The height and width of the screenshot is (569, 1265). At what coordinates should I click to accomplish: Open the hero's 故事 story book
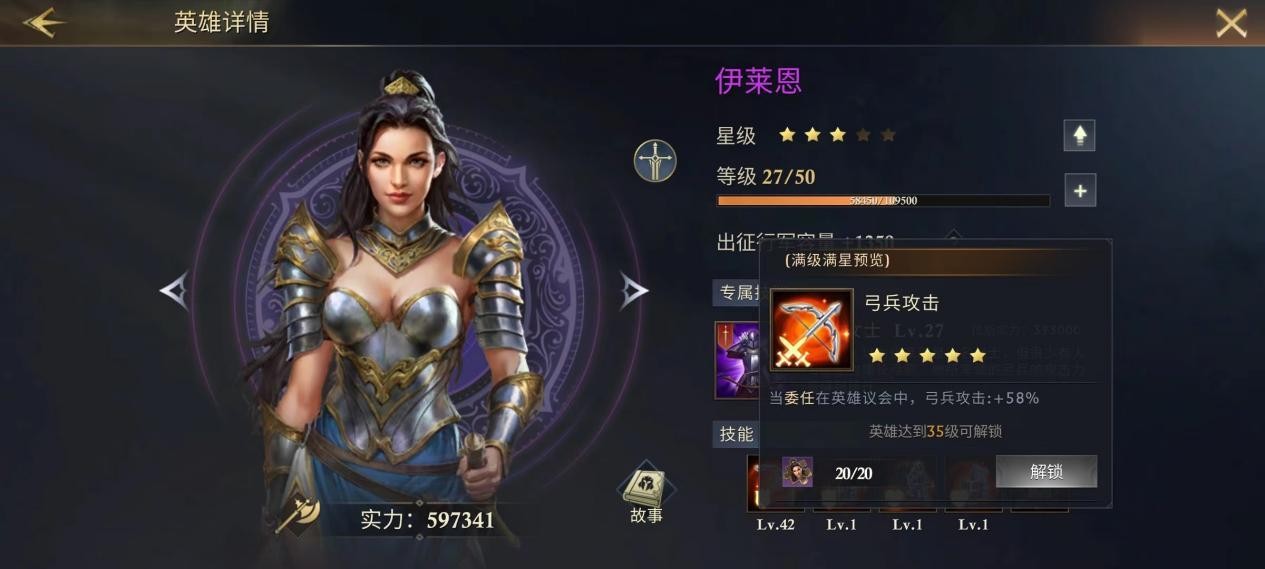[646, 494]
